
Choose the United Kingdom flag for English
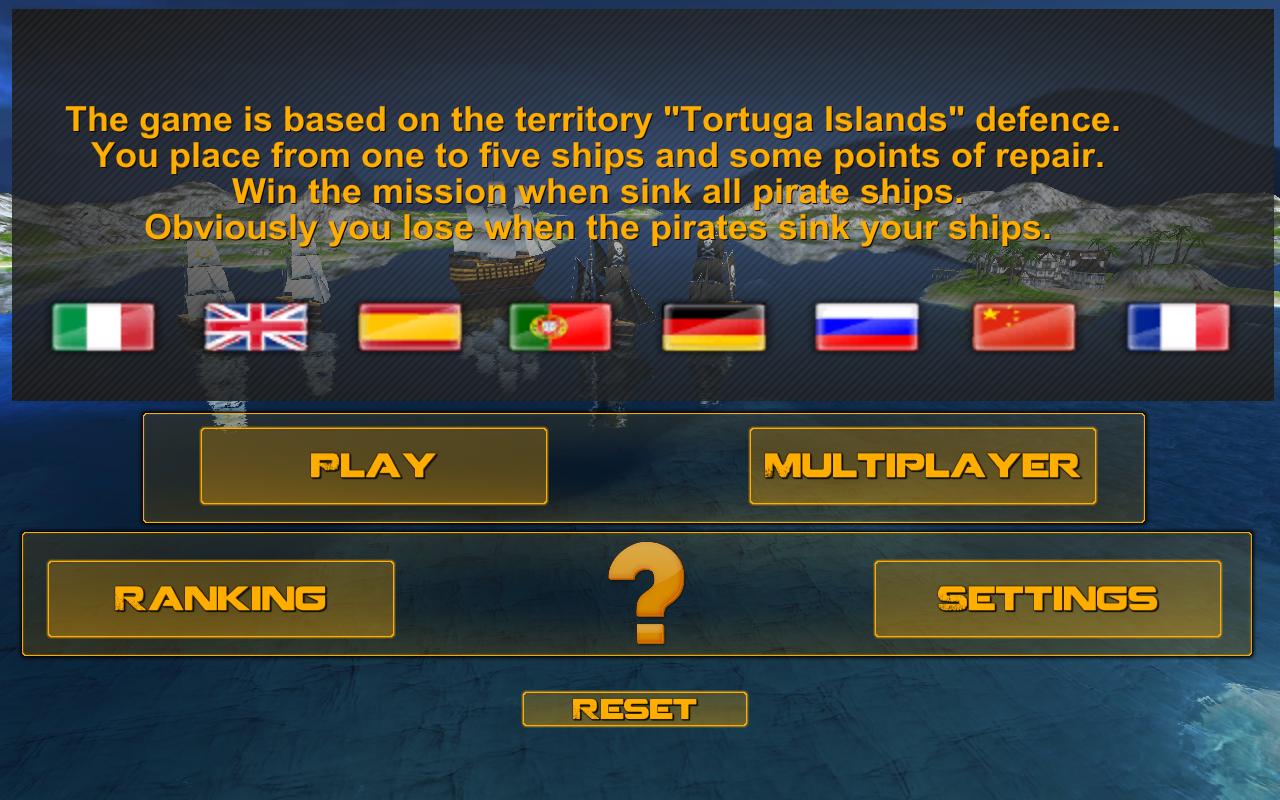(x=256, y=327)
